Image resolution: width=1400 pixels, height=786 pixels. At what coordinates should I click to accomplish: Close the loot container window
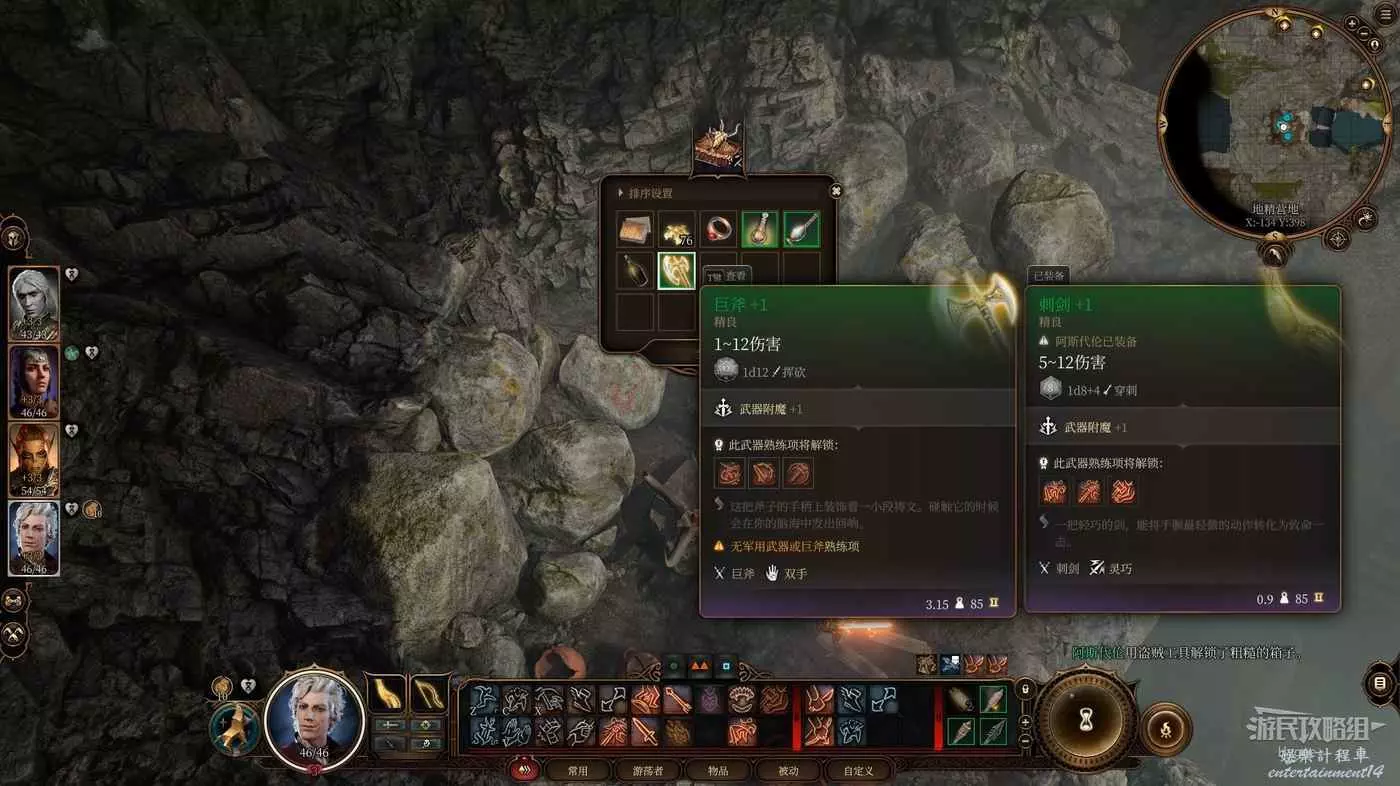tap(836, 191)
